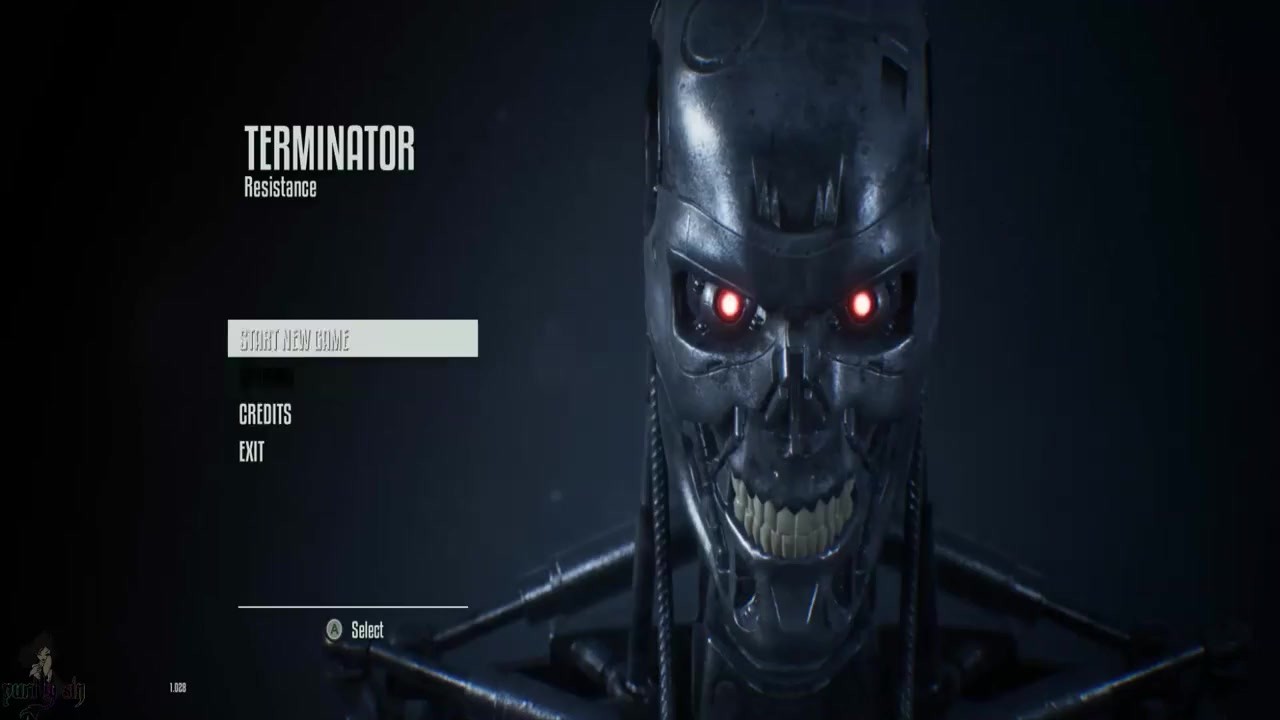Choose Exit to quit the game
Image resolution: width=1280 pixels, height=720 pixels.
pyautogui.click(x=252, y=451)
